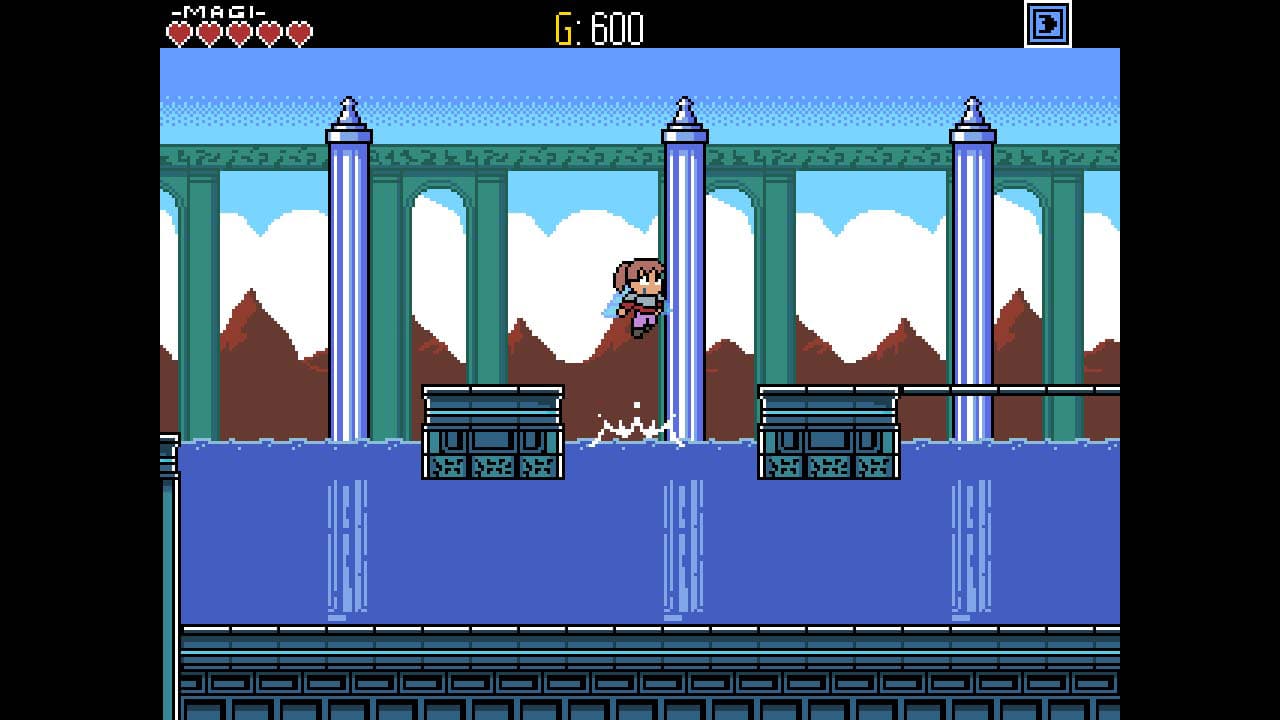The image size is (1280, 720).
Task: Click the yellow G gold icon
Action: (x=563, y=28)
